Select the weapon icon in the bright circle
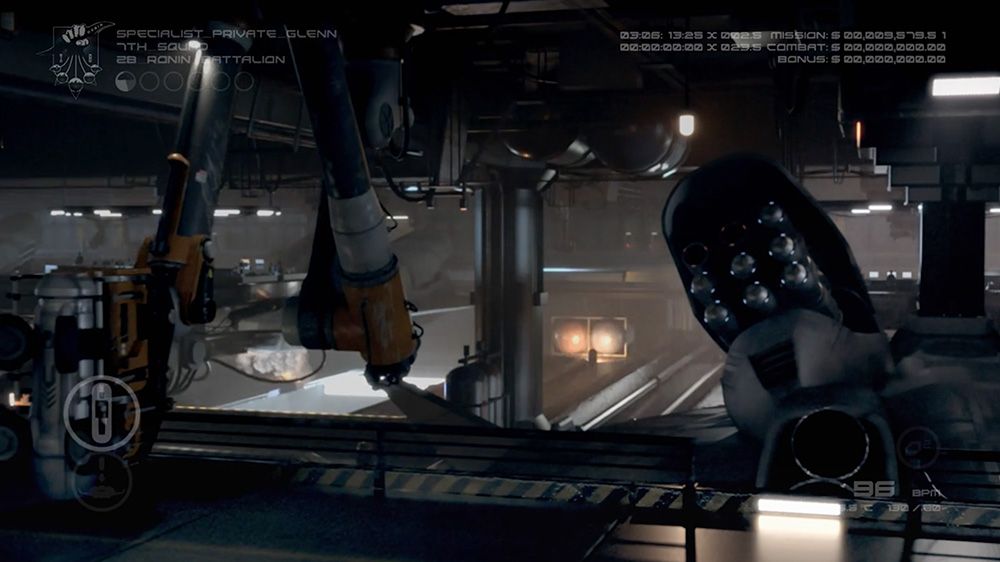The height and width of the screenshot is (562, 1000). click(102, 411)
